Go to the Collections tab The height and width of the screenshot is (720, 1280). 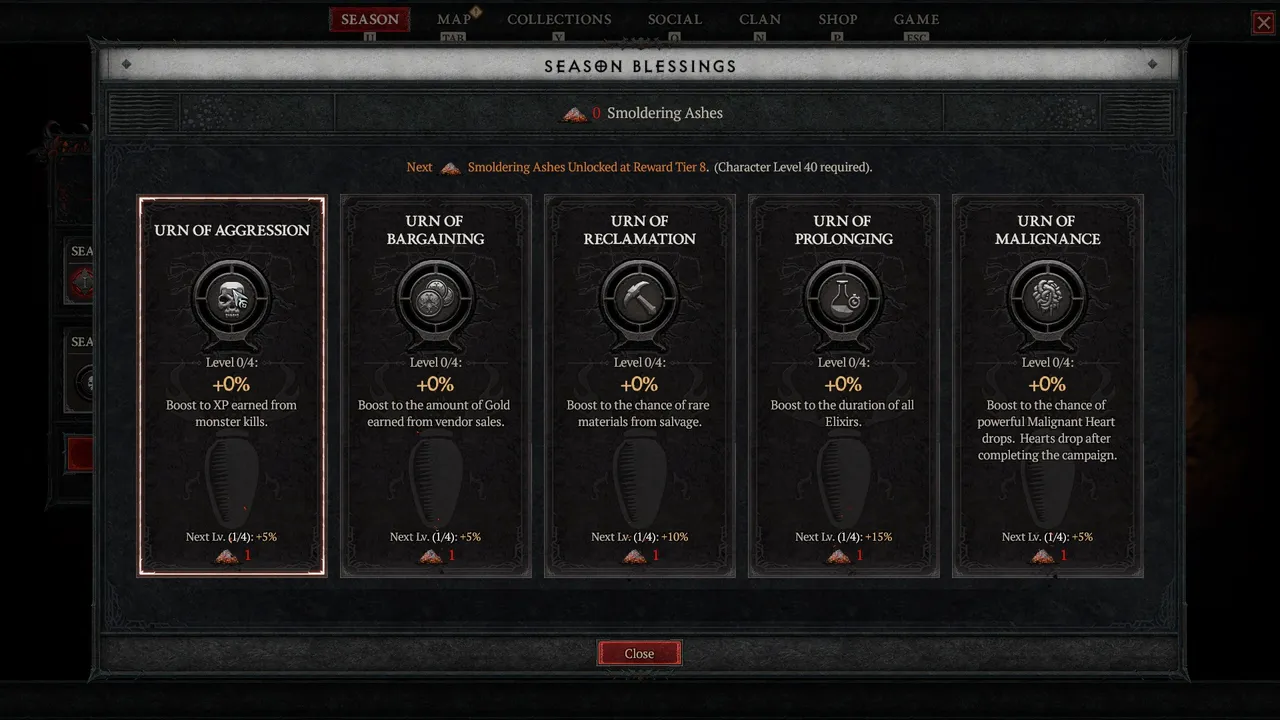(559, 20)
